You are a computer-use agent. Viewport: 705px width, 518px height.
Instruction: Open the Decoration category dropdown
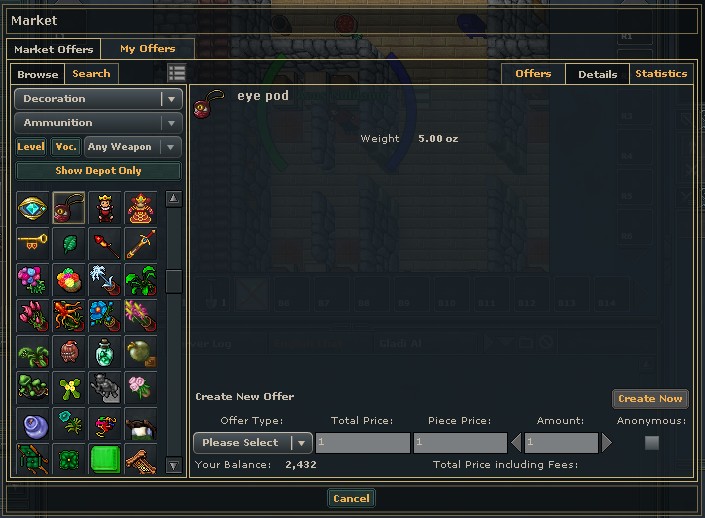click(x=98, y=99)
